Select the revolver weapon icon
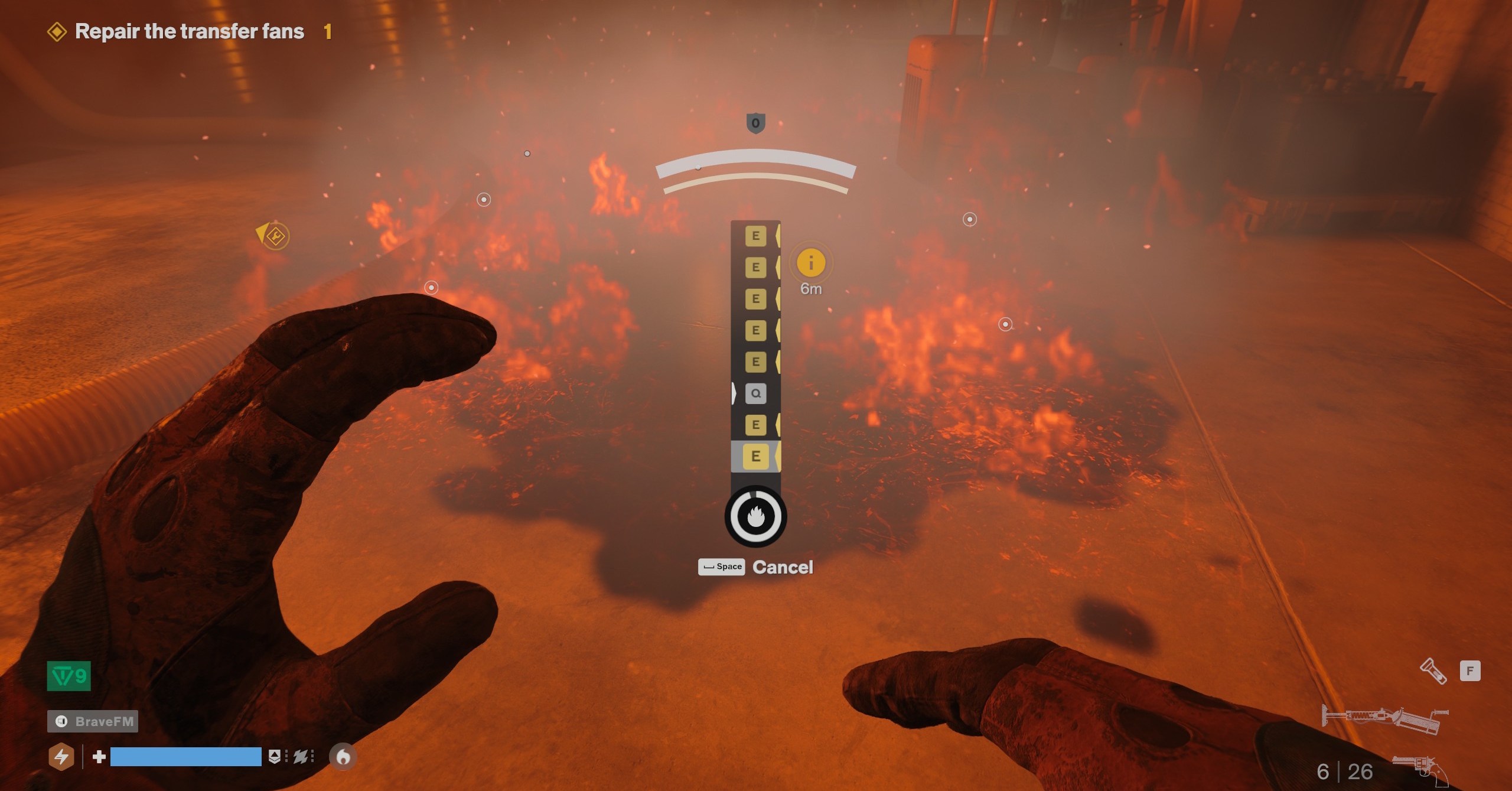 (1420, 769)
